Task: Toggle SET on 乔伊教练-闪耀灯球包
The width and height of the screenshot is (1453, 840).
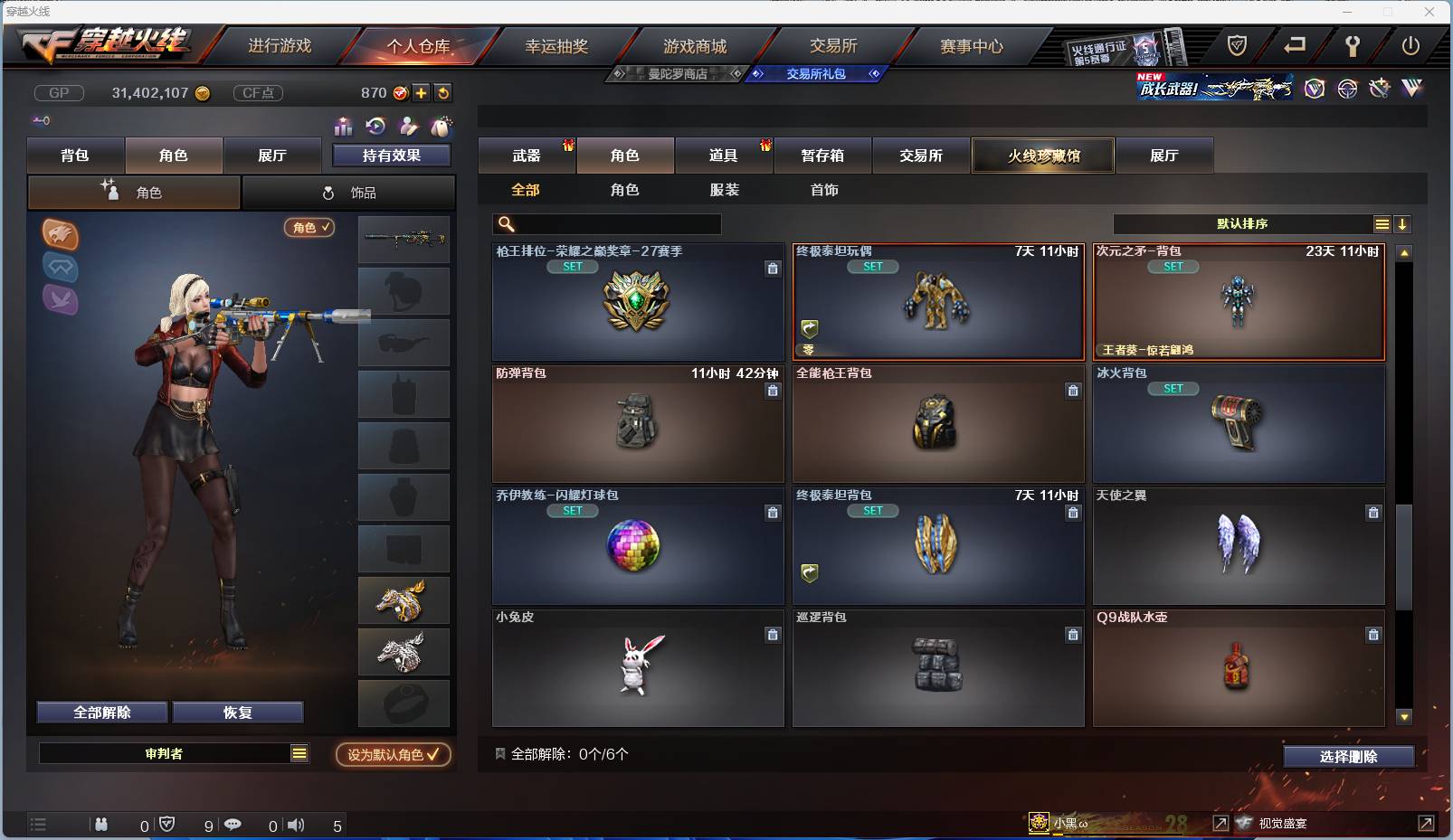Action: (573, 510)
